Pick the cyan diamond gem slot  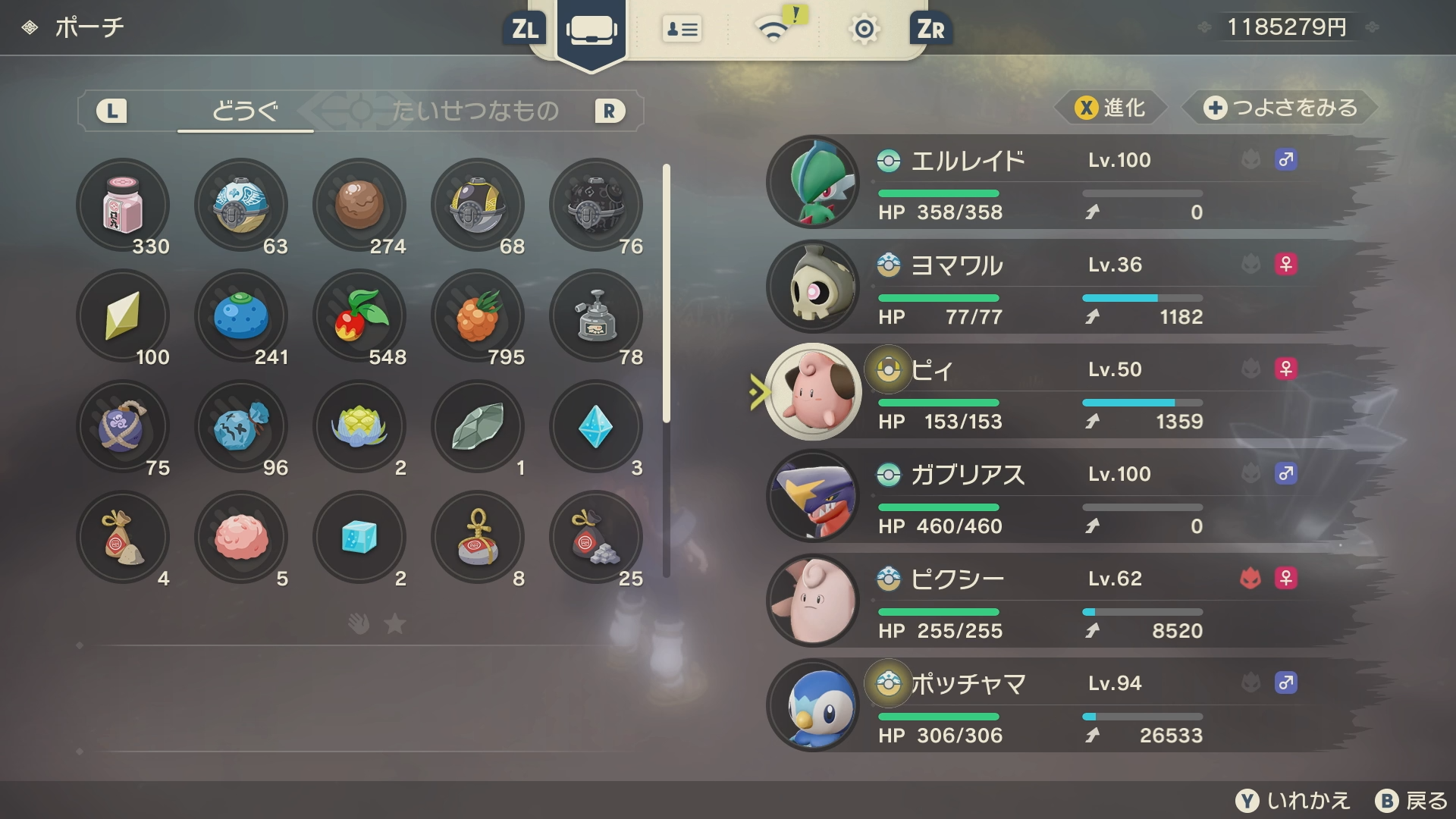coord(596,426)
